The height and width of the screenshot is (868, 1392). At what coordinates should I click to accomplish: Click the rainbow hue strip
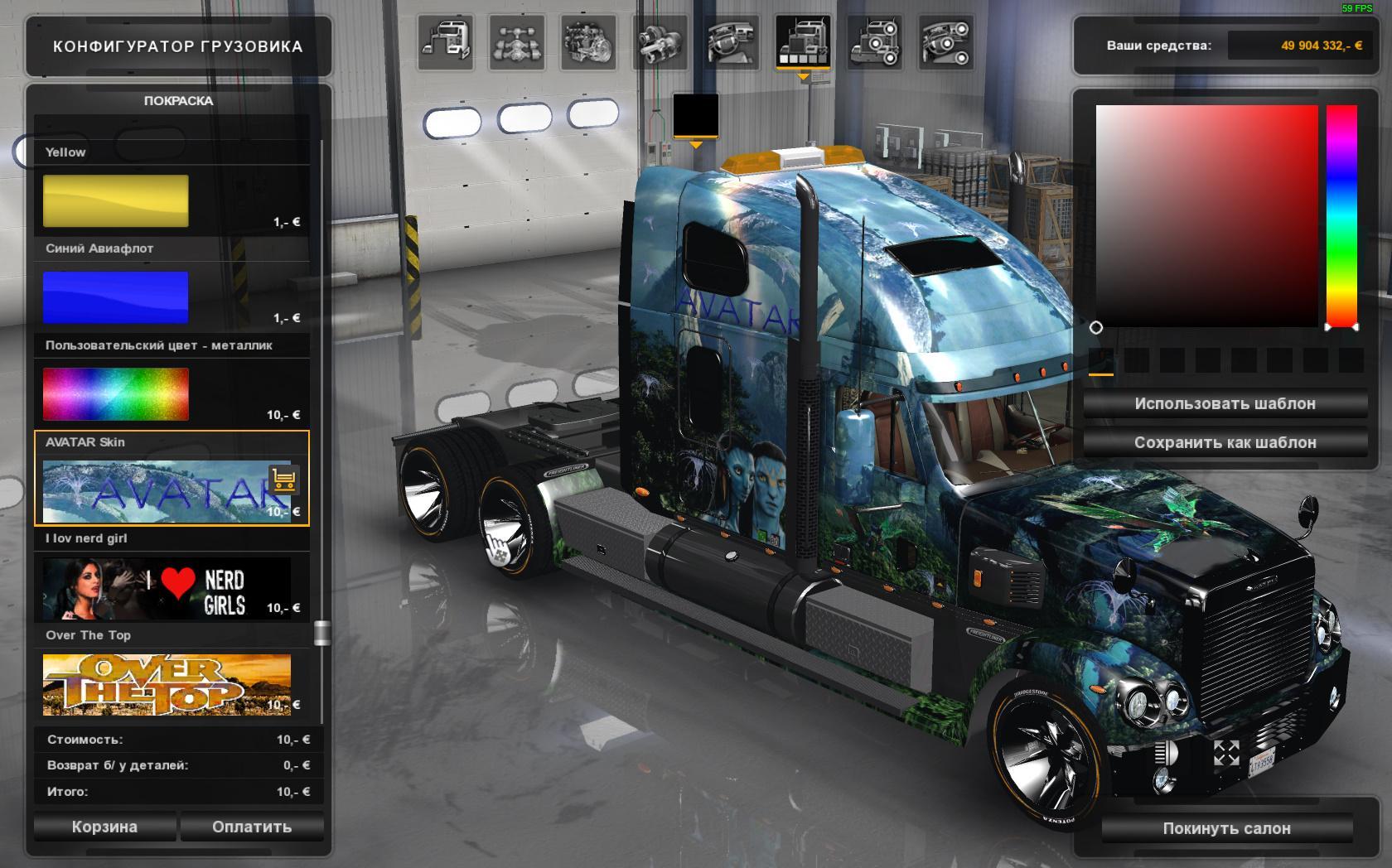pos(1341,215)
